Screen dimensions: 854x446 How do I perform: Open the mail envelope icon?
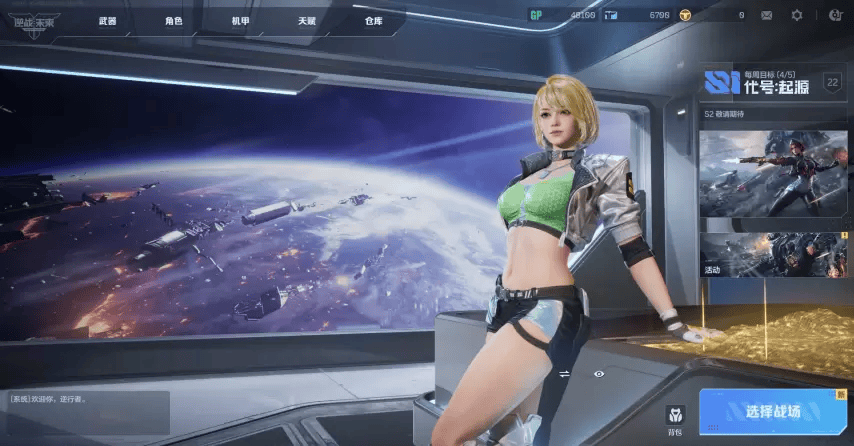pyautogui.click(x=767, y=15)
